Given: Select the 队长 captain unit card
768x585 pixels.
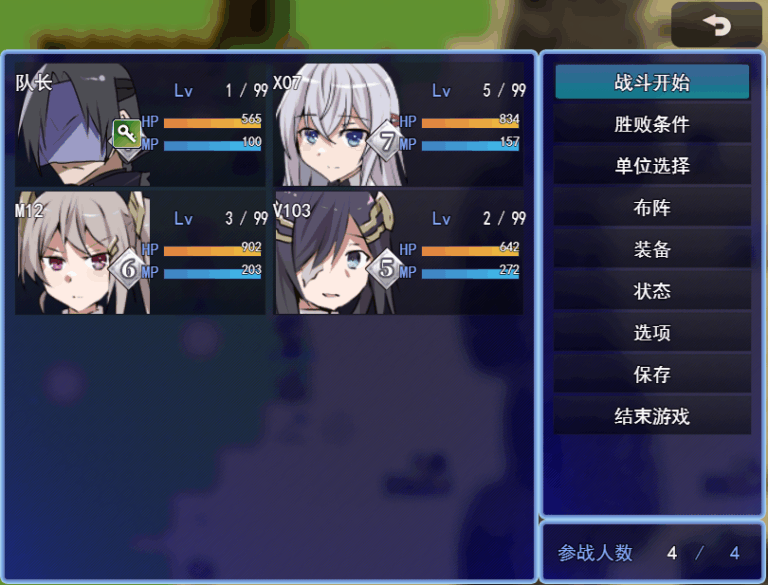Looking at the screenshot, I should [141, 125].
